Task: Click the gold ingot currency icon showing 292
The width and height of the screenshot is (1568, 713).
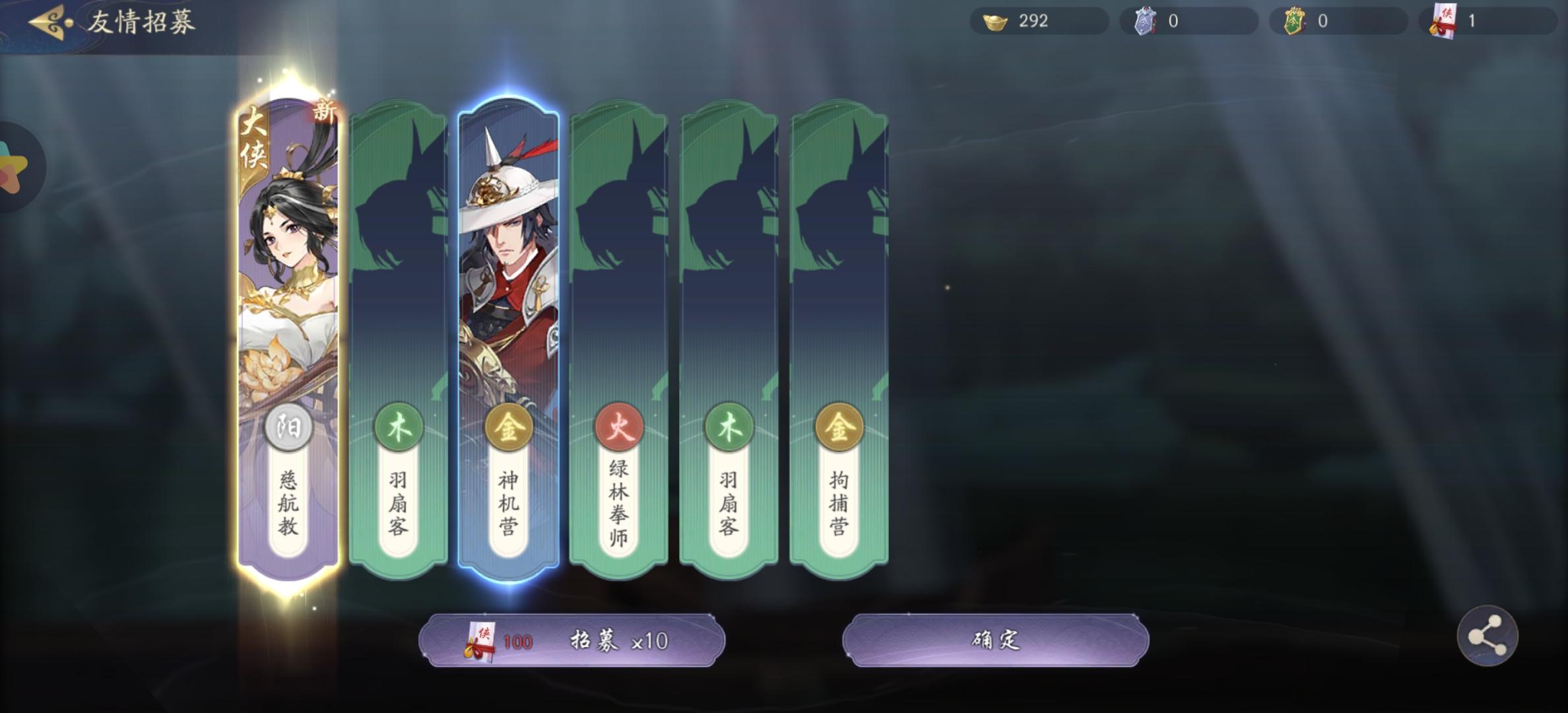Action: coord(996,22)
